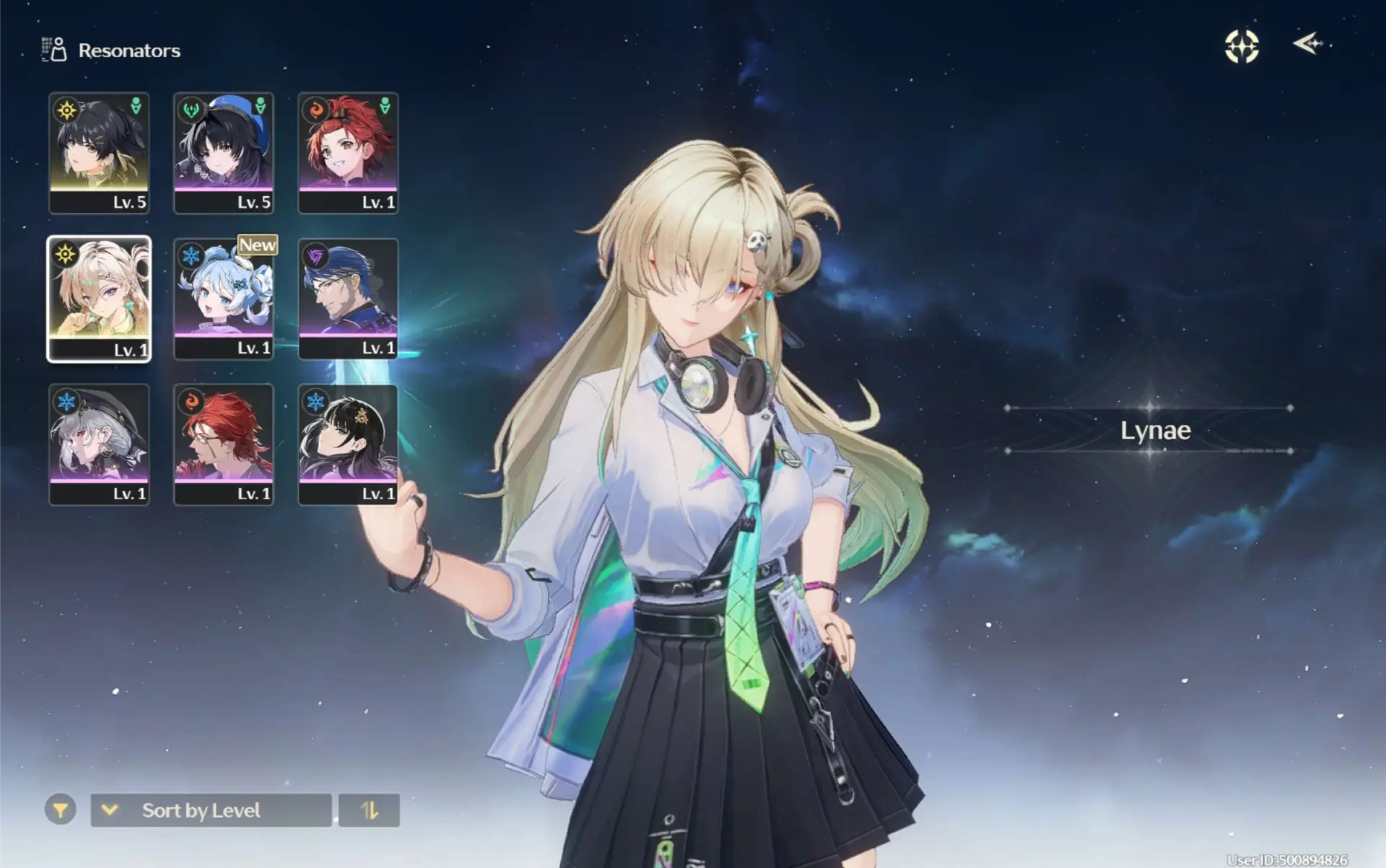Select the silver-haired resonator with black hat
1386x868 pixels.
click(99, 444)
